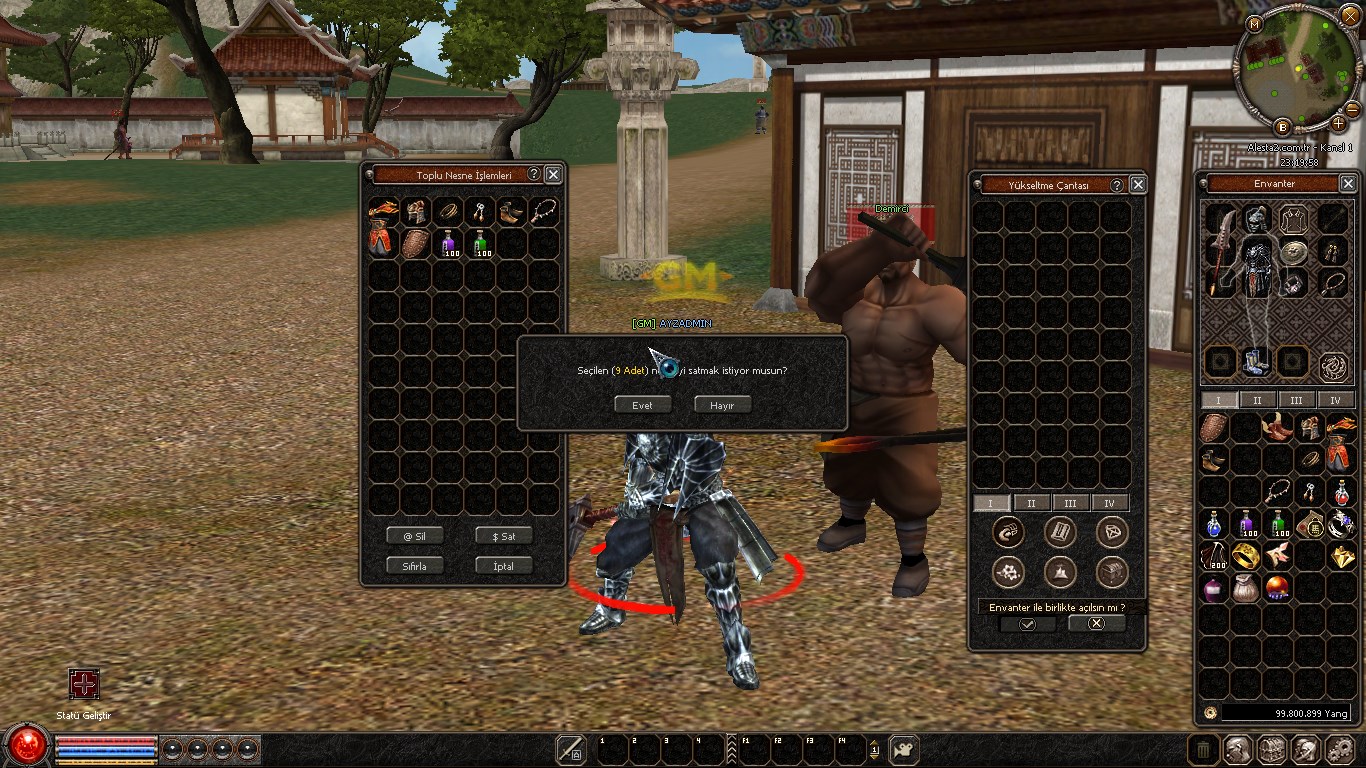The width and height of the screenshot is (1366, 768).
Task: Close the Envanter window
Action: 1348,184
